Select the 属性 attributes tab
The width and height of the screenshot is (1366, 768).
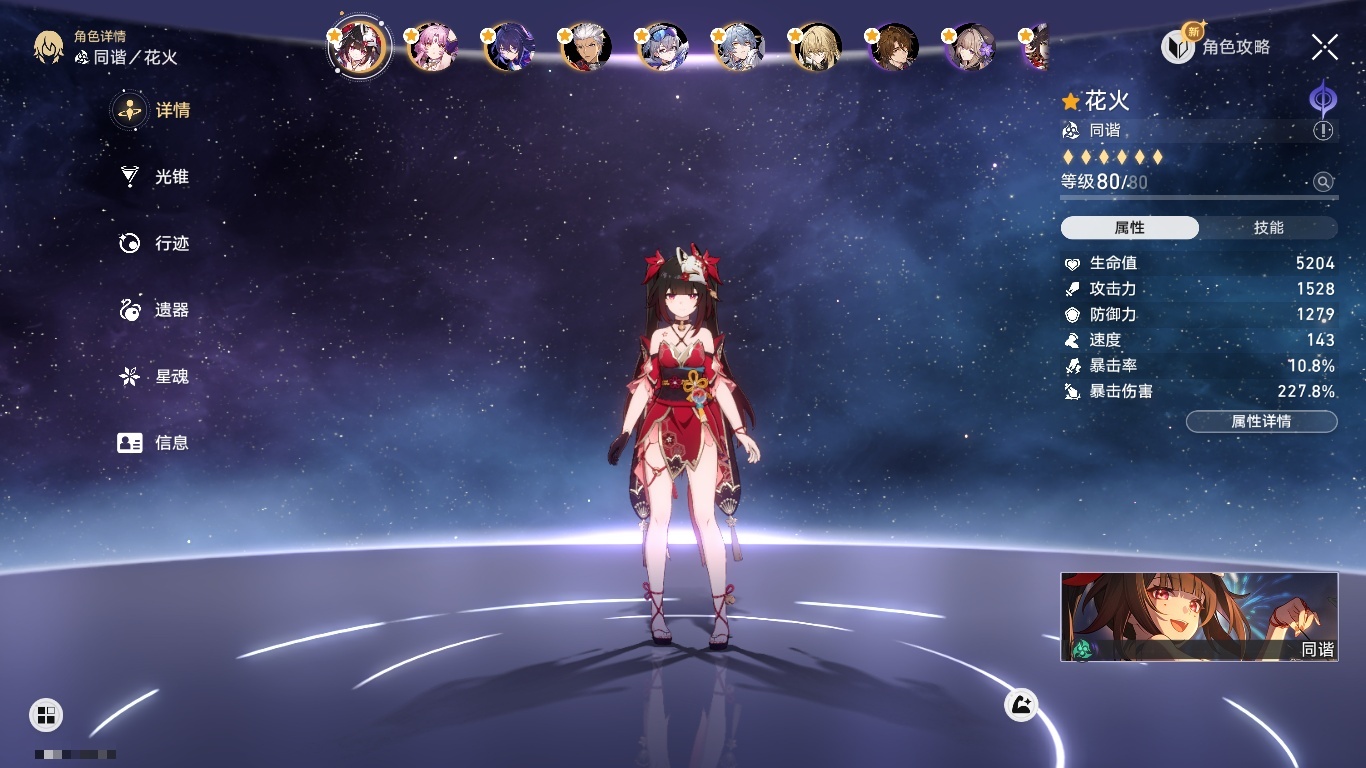coord(1129,228)
